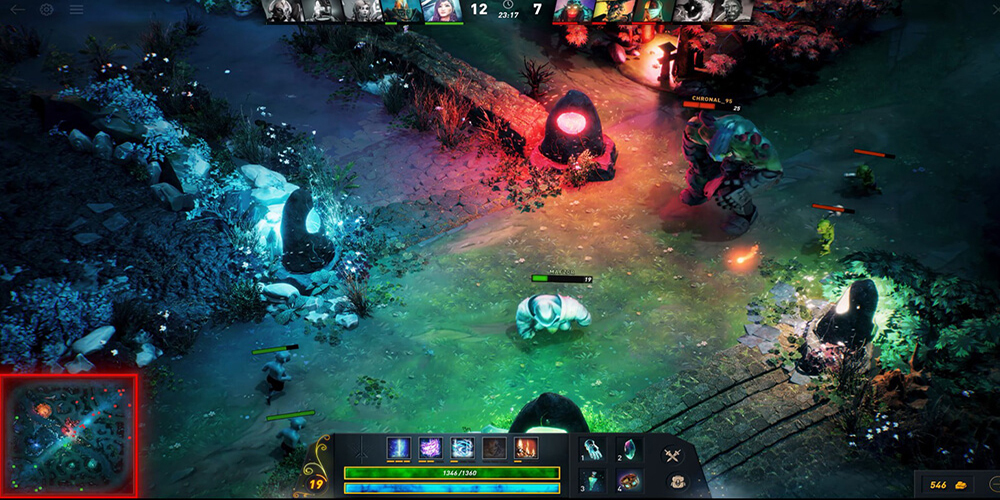Select the pink-haired hero portrait
This screenshot has height=500, width=1000.
(443, 10)
